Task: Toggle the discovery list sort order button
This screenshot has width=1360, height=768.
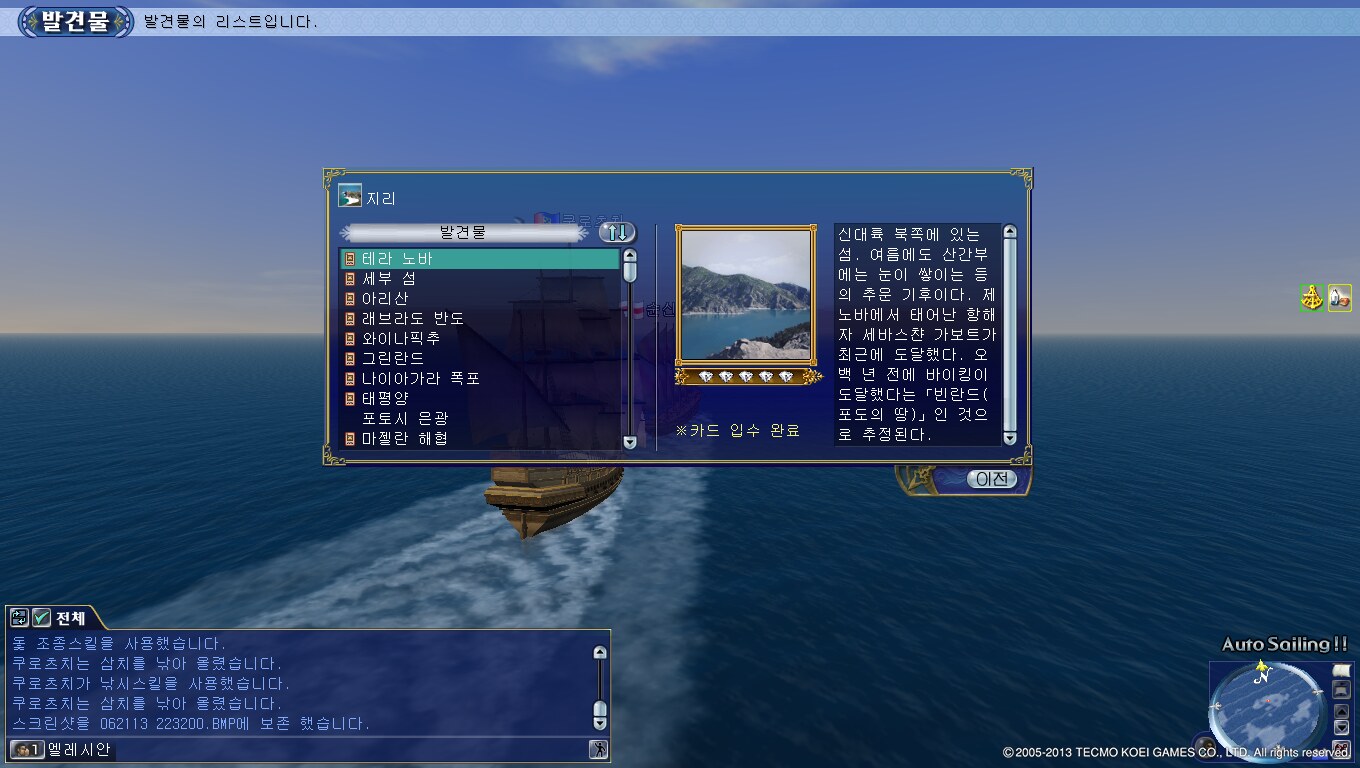Action: click(x=617, y=233)
